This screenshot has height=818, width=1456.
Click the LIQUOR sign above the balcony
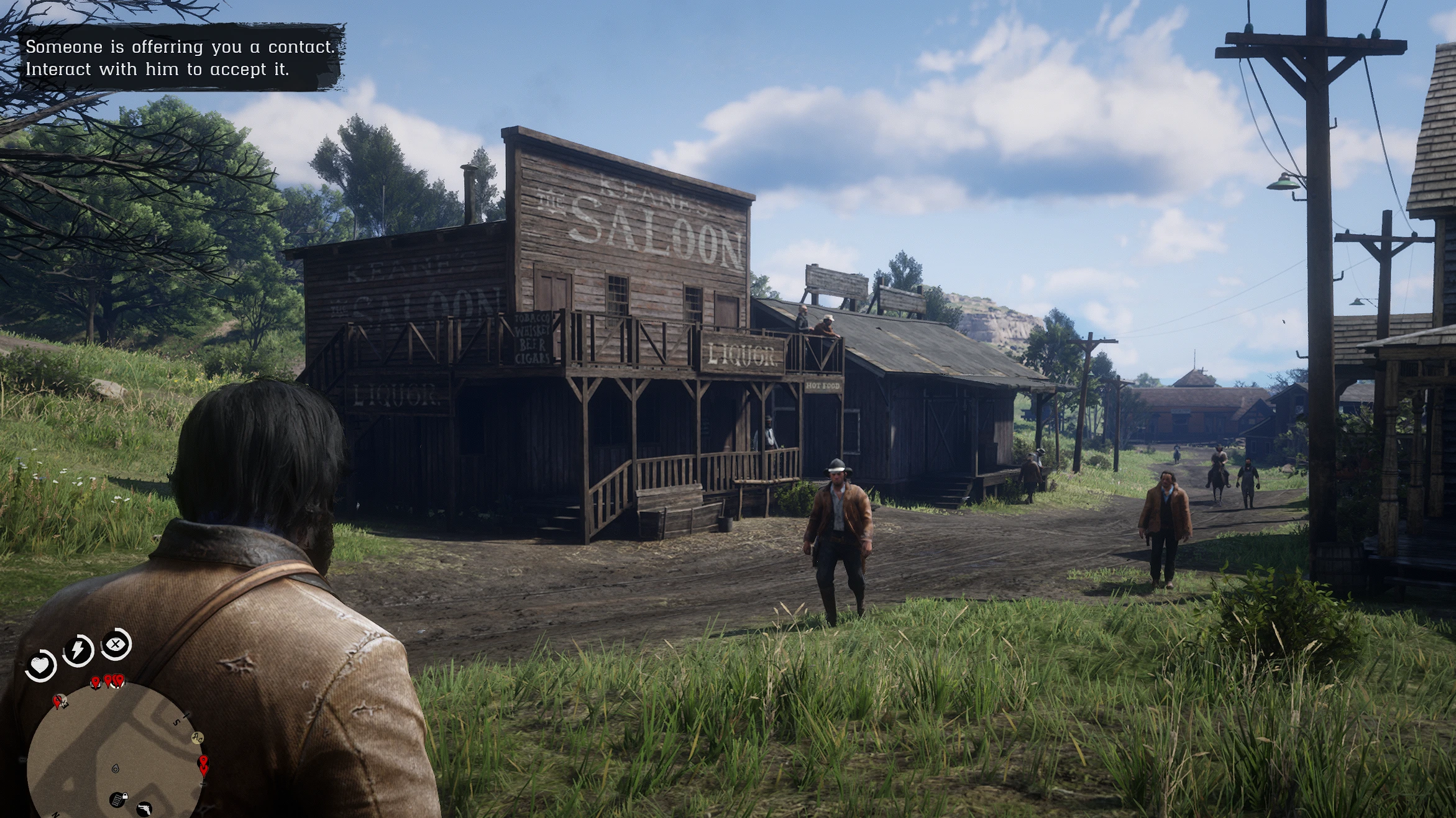(x=743, y=354)
